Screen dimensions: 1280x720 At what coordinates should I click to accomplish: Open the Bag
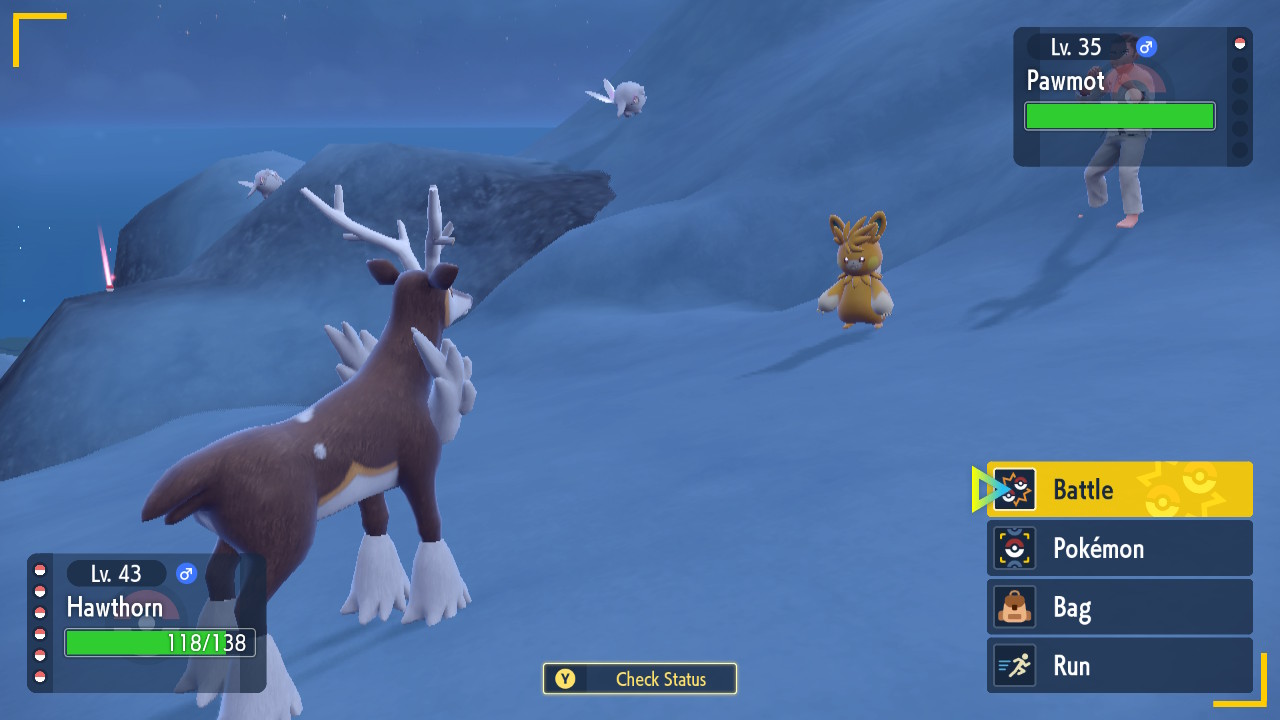tap(1119, 607)
